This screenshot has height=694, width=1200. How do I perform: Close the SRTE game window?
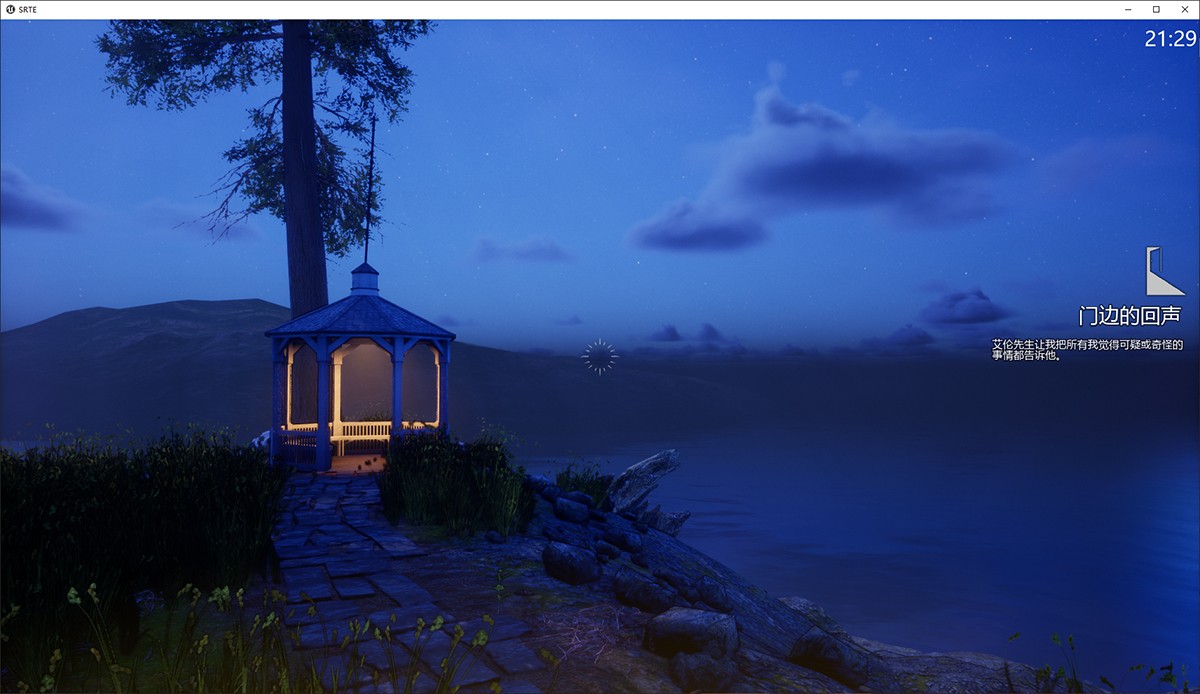[1183, 9]
